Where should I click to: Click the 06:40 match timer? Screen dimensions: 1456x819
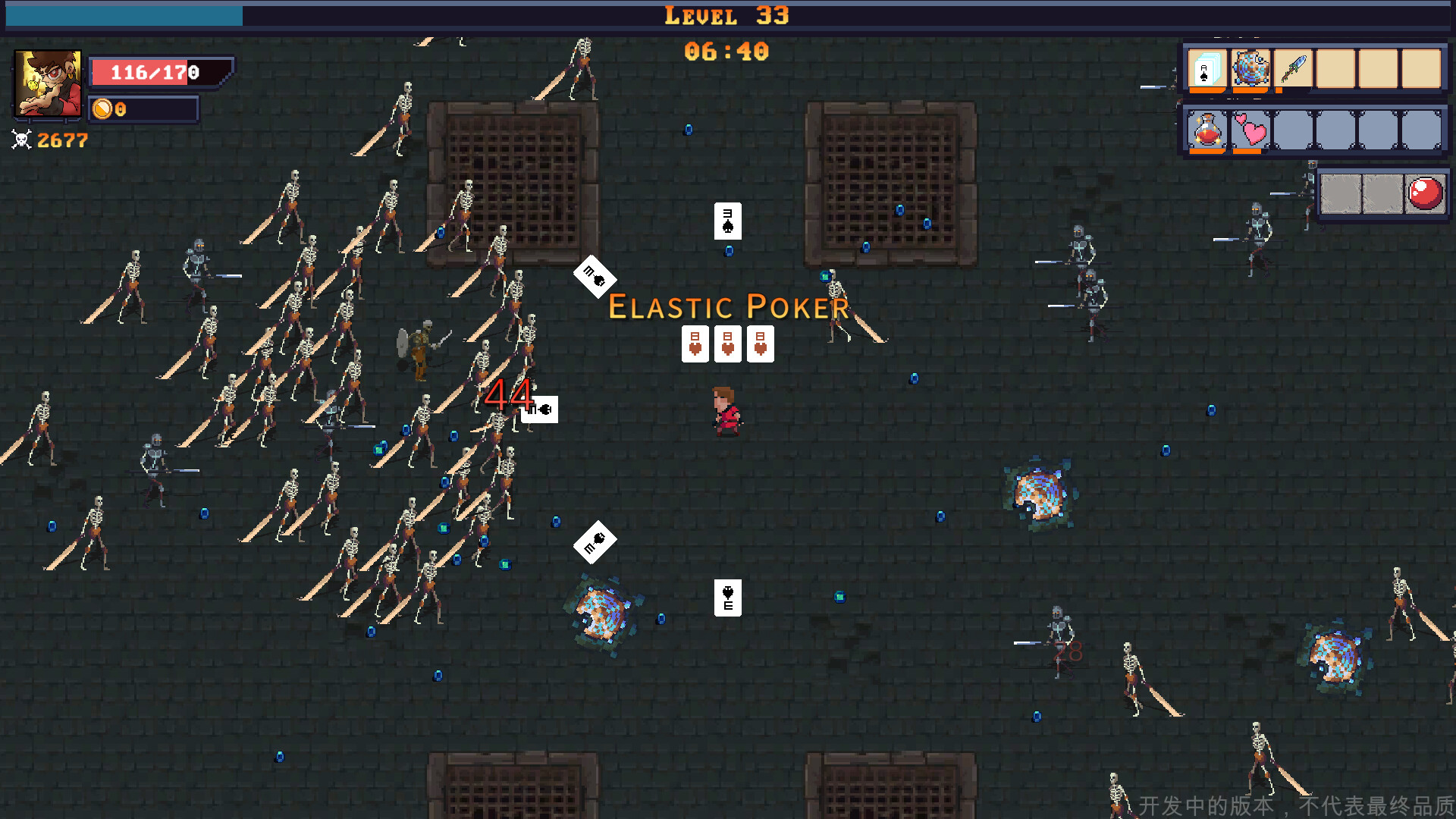726,52
